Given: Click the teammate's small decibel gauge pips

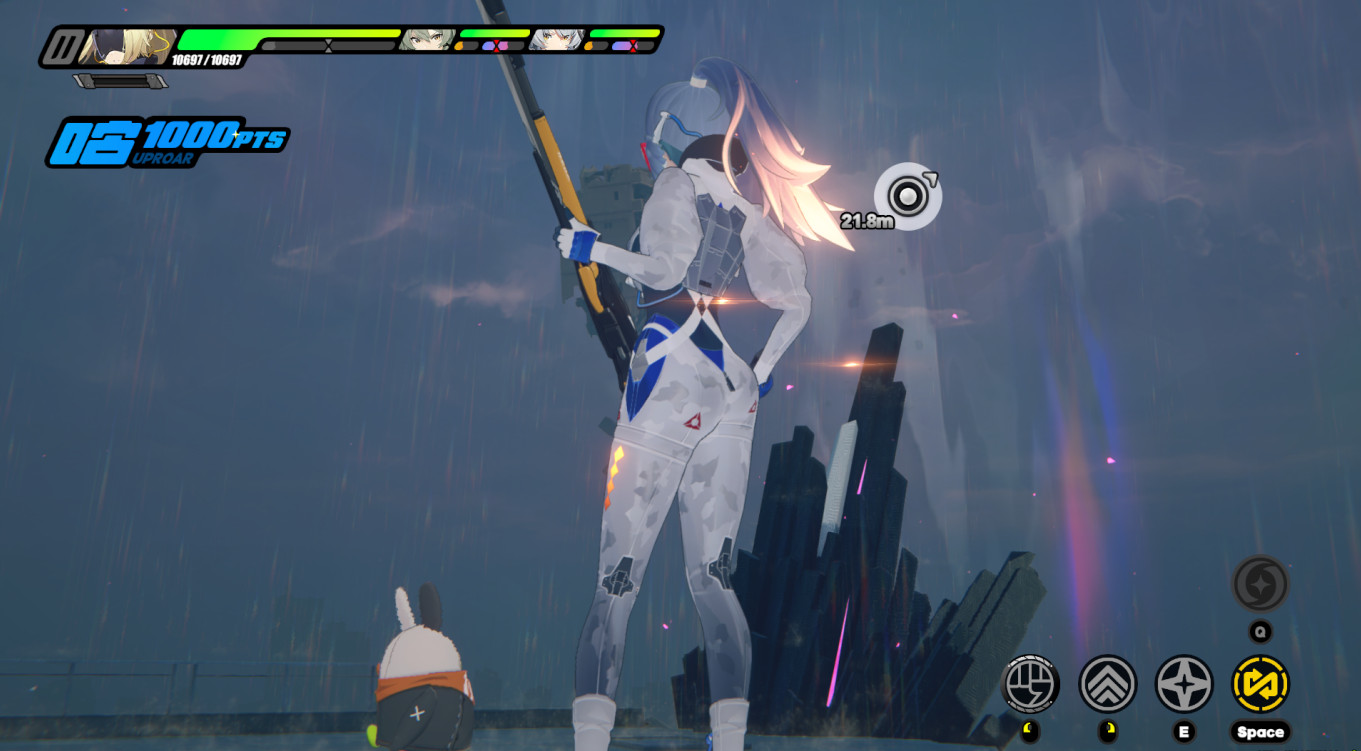Looking at the screenshot, I should [x=490, y=44].
